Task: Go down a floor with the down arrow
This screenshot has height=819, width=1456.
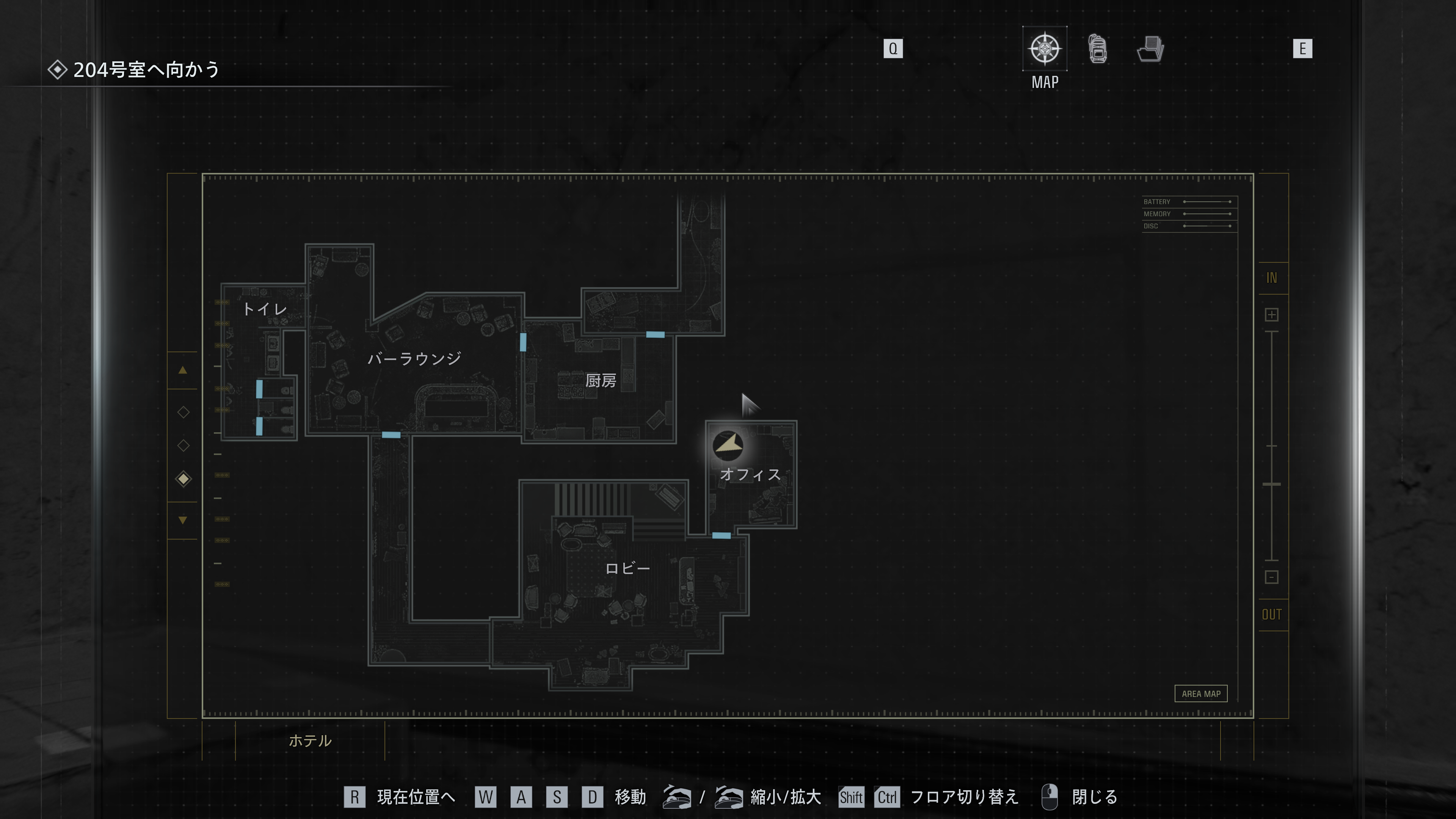Action: pos(182,520)
